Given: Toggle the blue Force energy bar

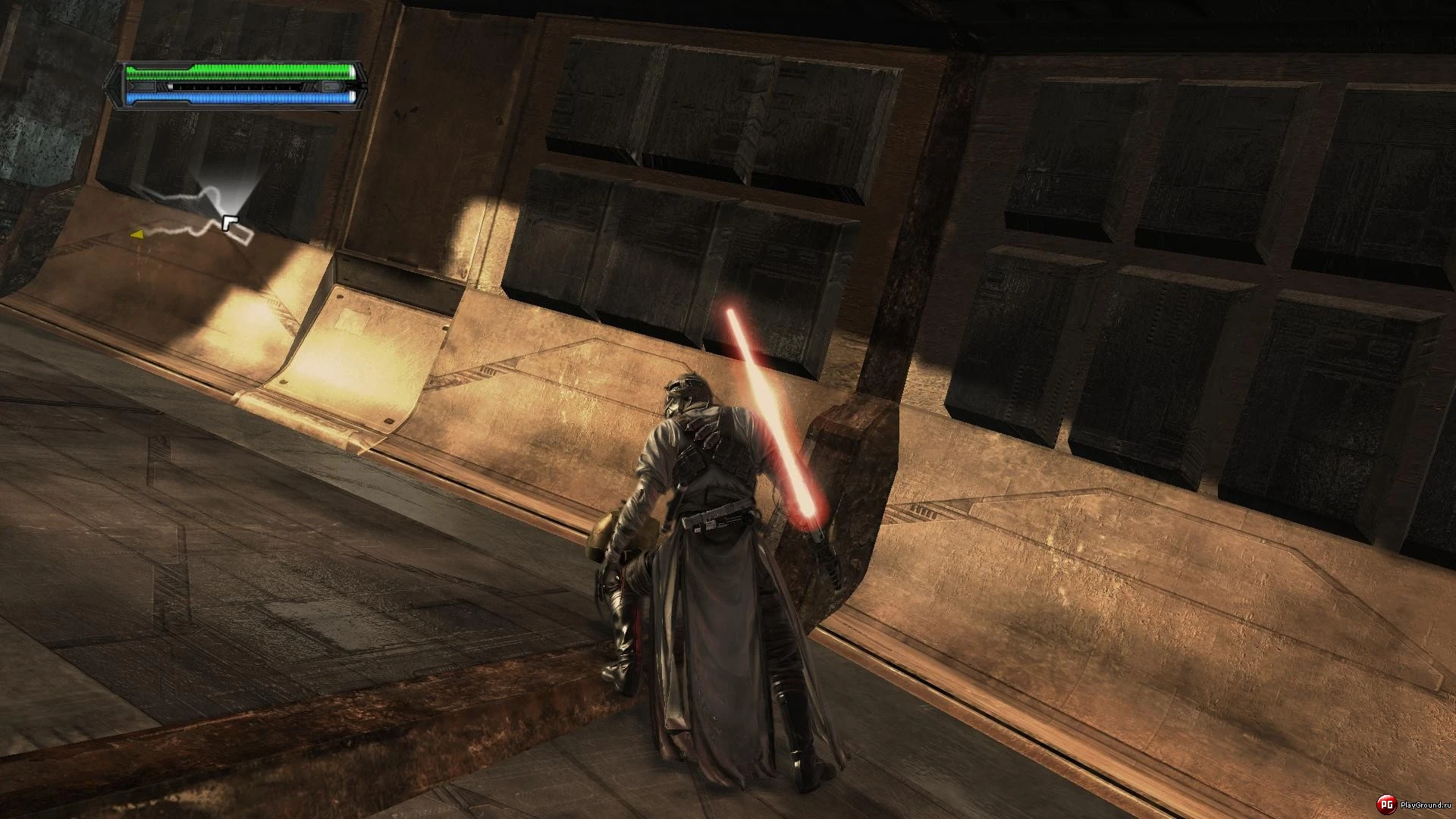Looking at the screenshot, I should pos(243,97).
